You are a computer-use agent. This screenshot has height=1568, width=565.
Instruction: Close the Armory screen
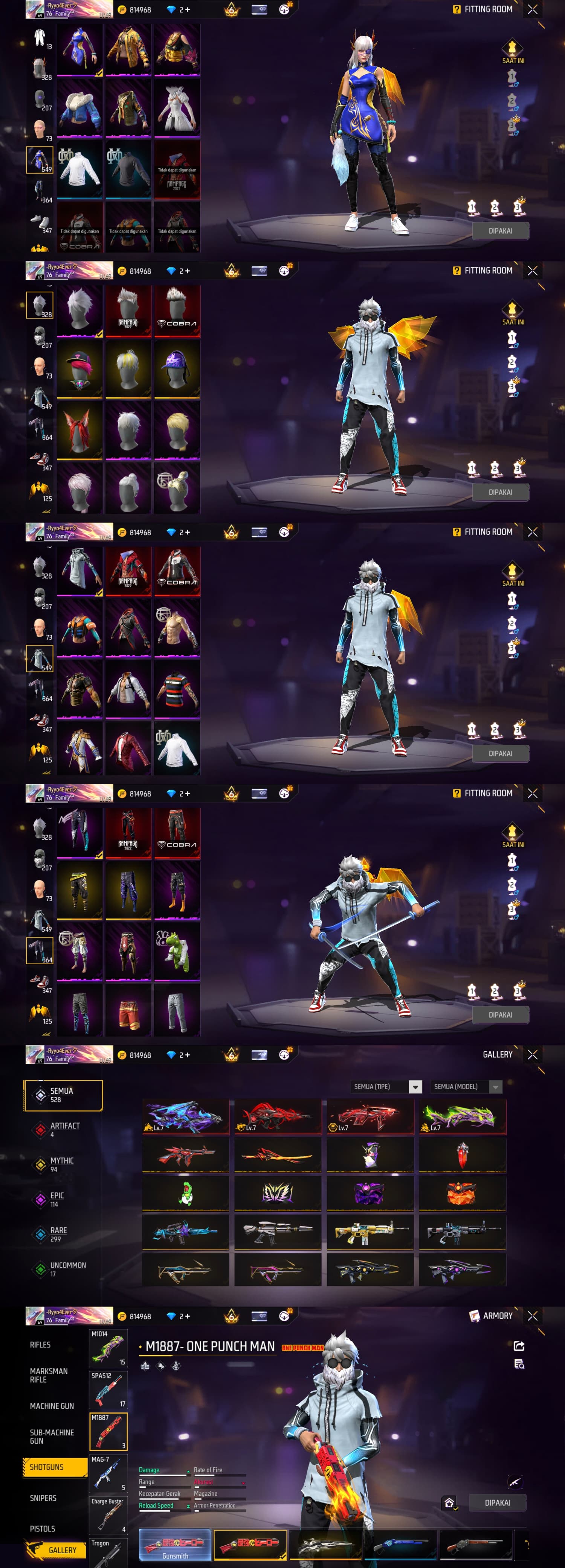click(x=533, y=1315)
